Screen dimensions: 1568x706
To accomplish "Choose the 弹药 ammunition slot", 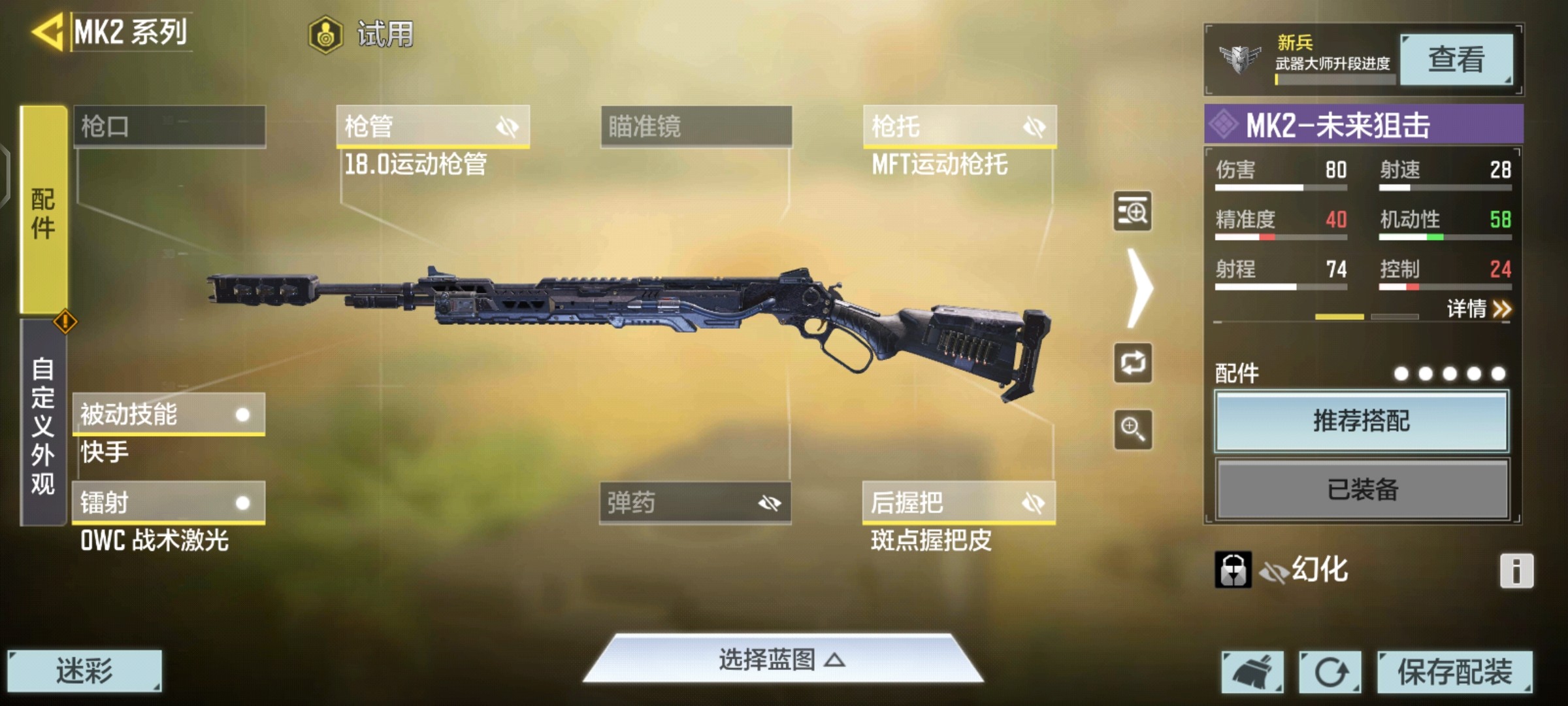I will click(695, 503).
